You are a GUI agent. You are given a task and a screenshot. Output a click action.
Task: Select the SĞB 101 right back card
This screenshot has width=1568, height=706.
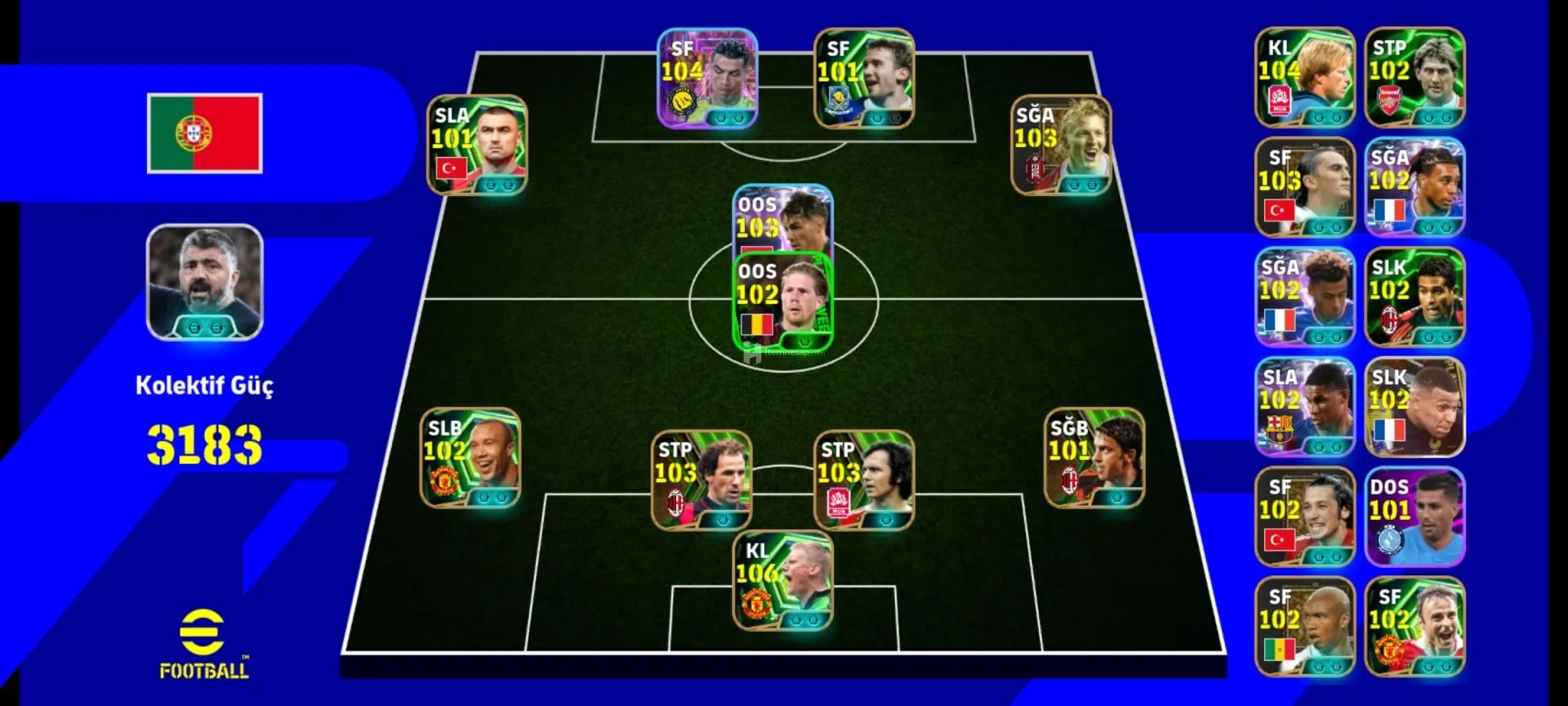1094,458
